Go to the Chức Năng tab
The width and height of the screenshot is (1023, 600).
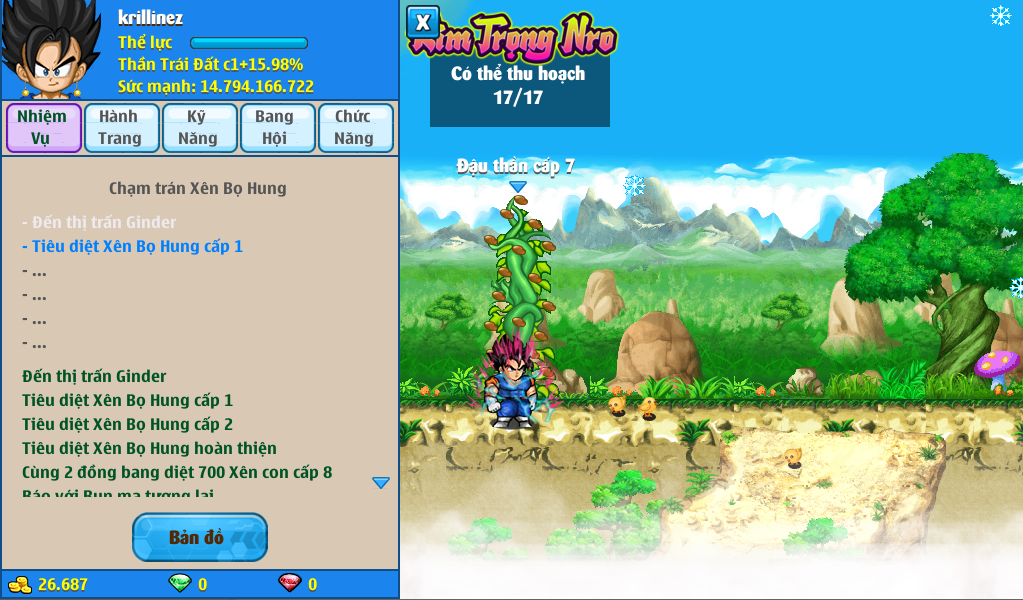click(x=355, y=128)
